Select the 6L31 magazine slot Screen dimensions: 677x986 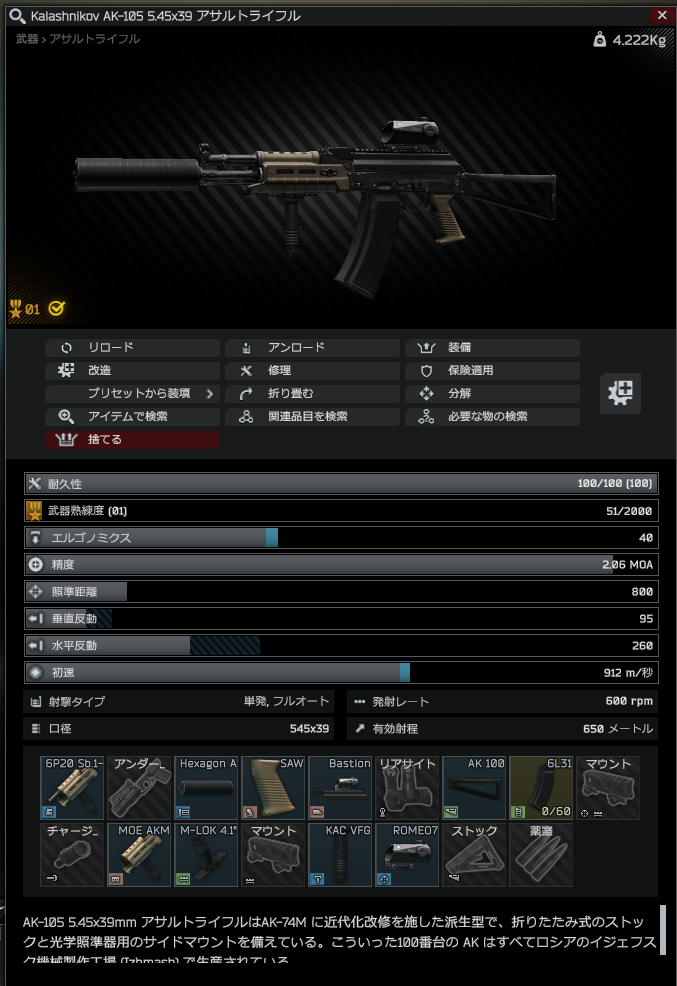tap(541, 788)
